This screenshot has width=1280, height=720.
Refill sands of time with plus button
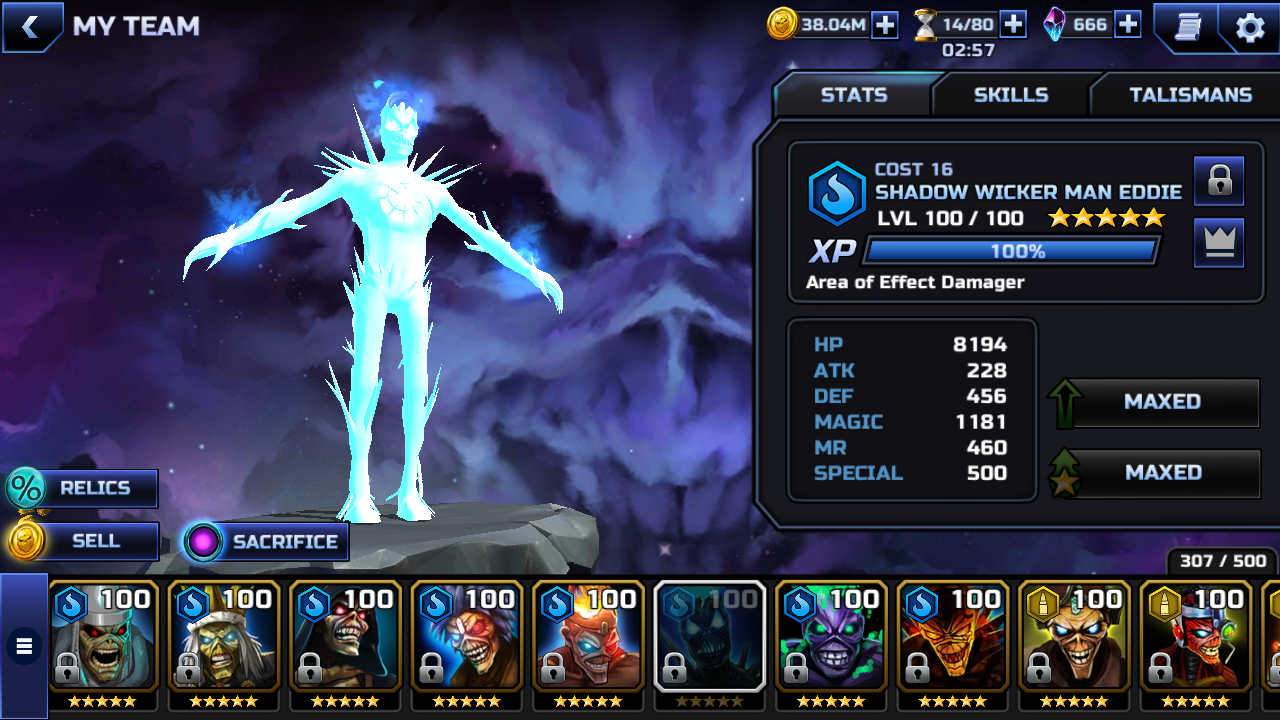1013,25
